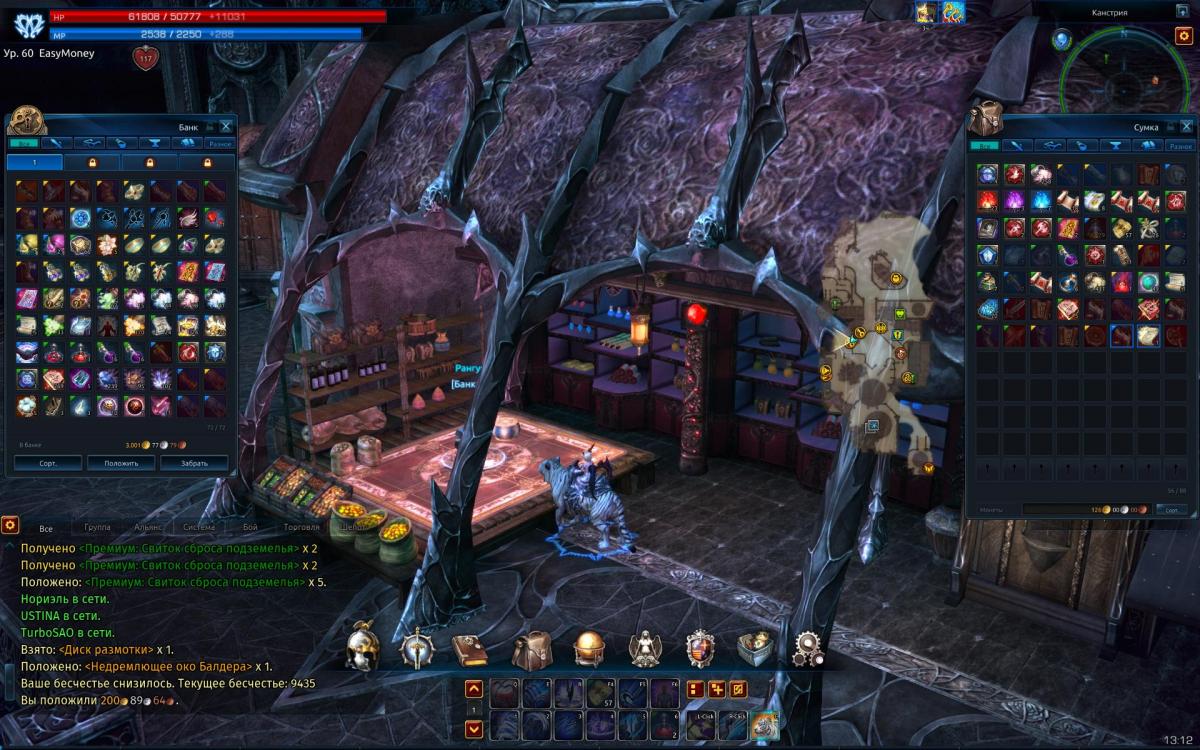Open the gears system menu icon
The width and height of the screenshot is (1200, 750).
(808, 650)
